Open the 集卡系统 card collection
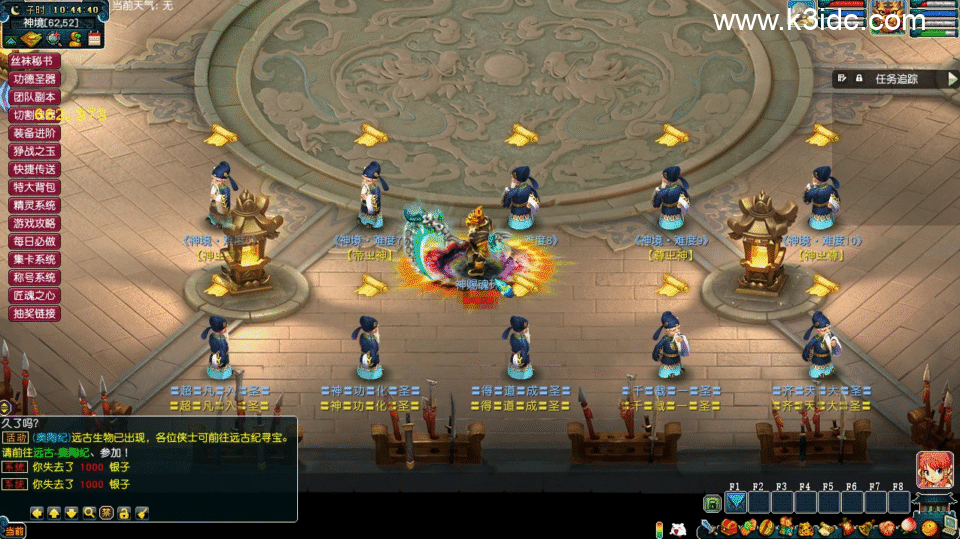This screenshot has height=539, width=960. click(35, 259)
